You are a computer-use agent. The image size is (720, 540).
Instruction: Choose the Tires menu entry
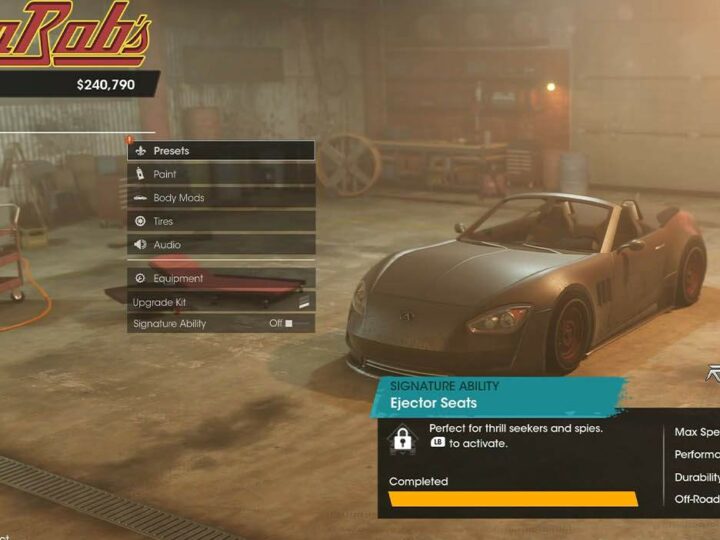220,221
